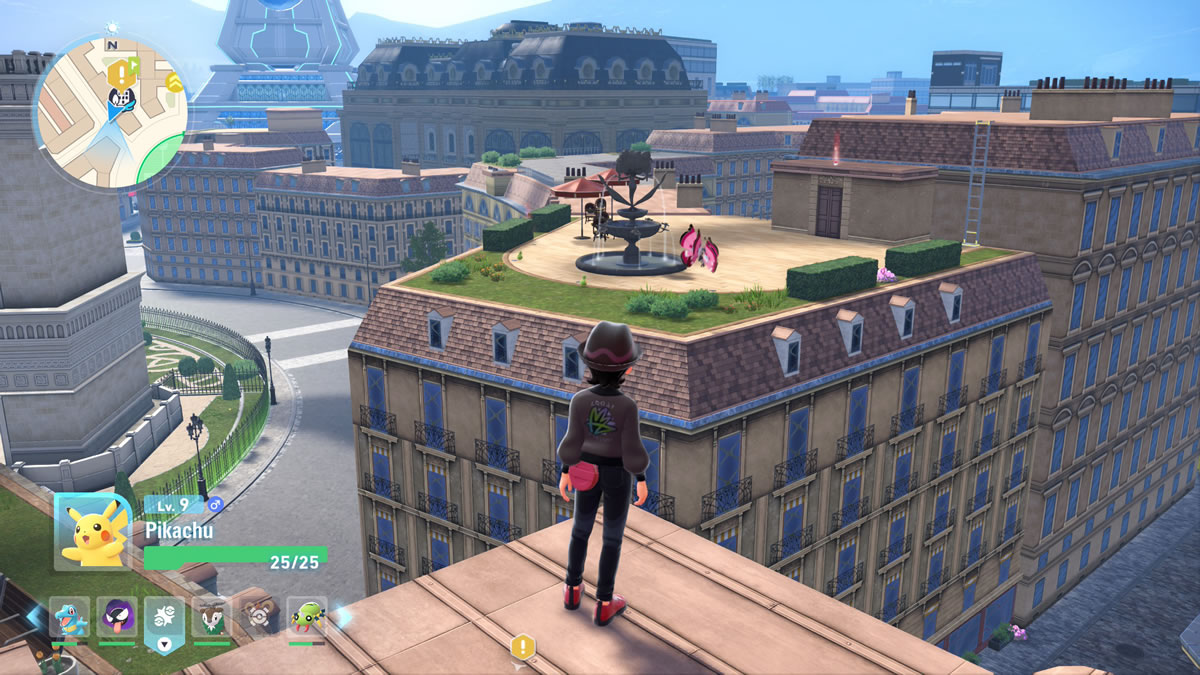Select the yellow chevron marker on minimap
The width and height of the screenshot is (1200, 675).
coord(175,81)
